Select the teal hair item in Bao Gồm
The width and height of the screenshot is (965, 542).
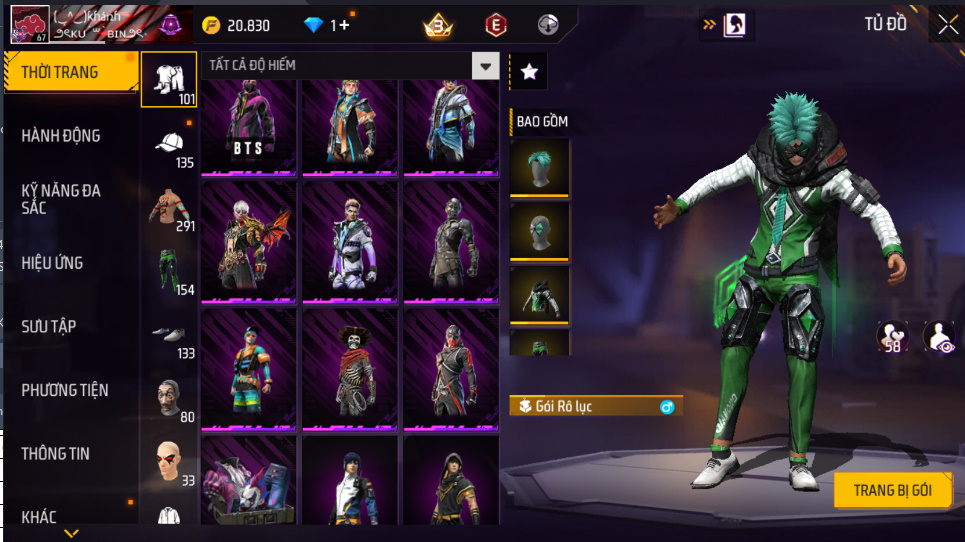539,167
